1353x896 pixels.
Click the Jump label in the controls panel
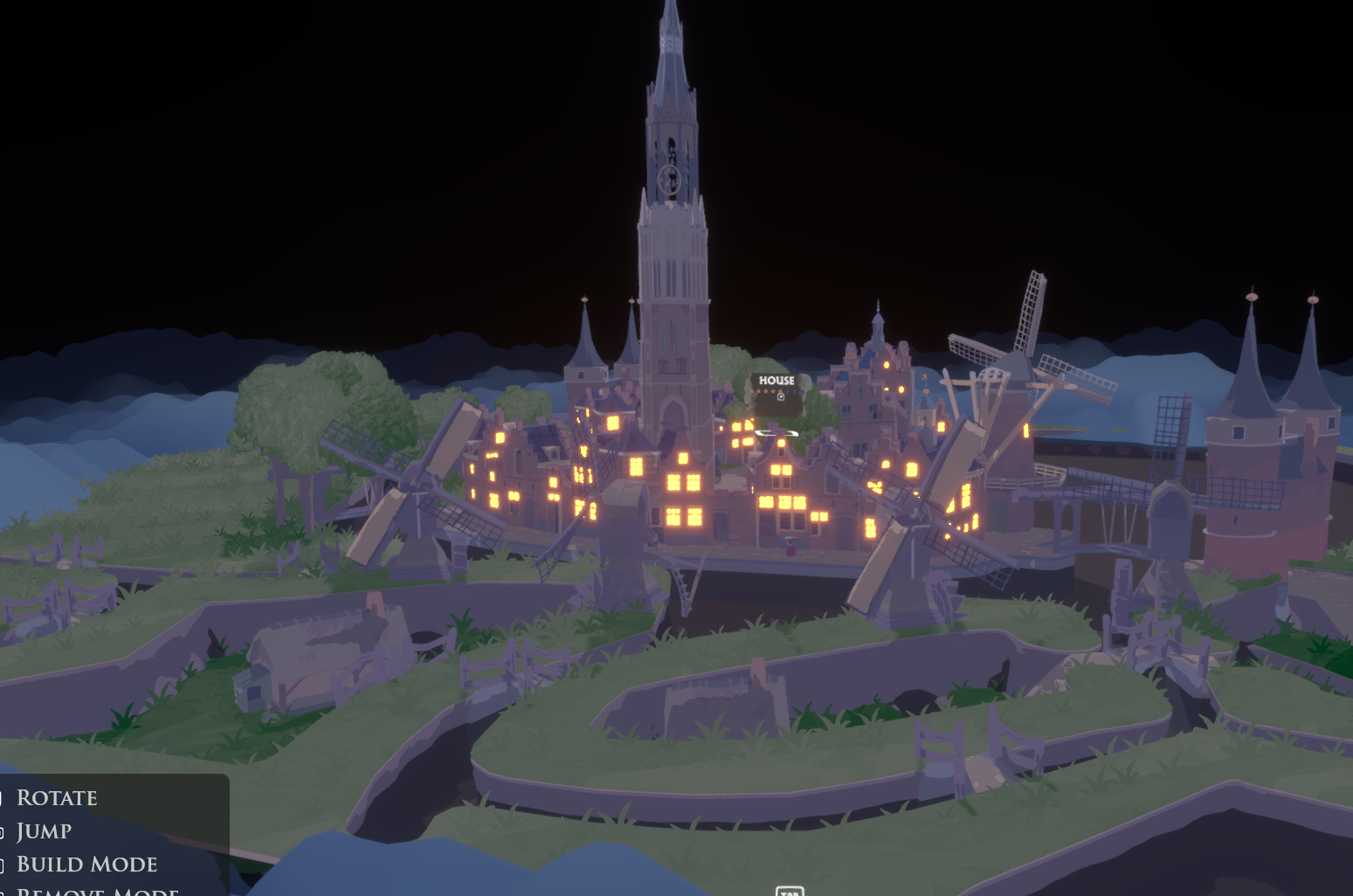pyautogui.click(x=45, y=831)
